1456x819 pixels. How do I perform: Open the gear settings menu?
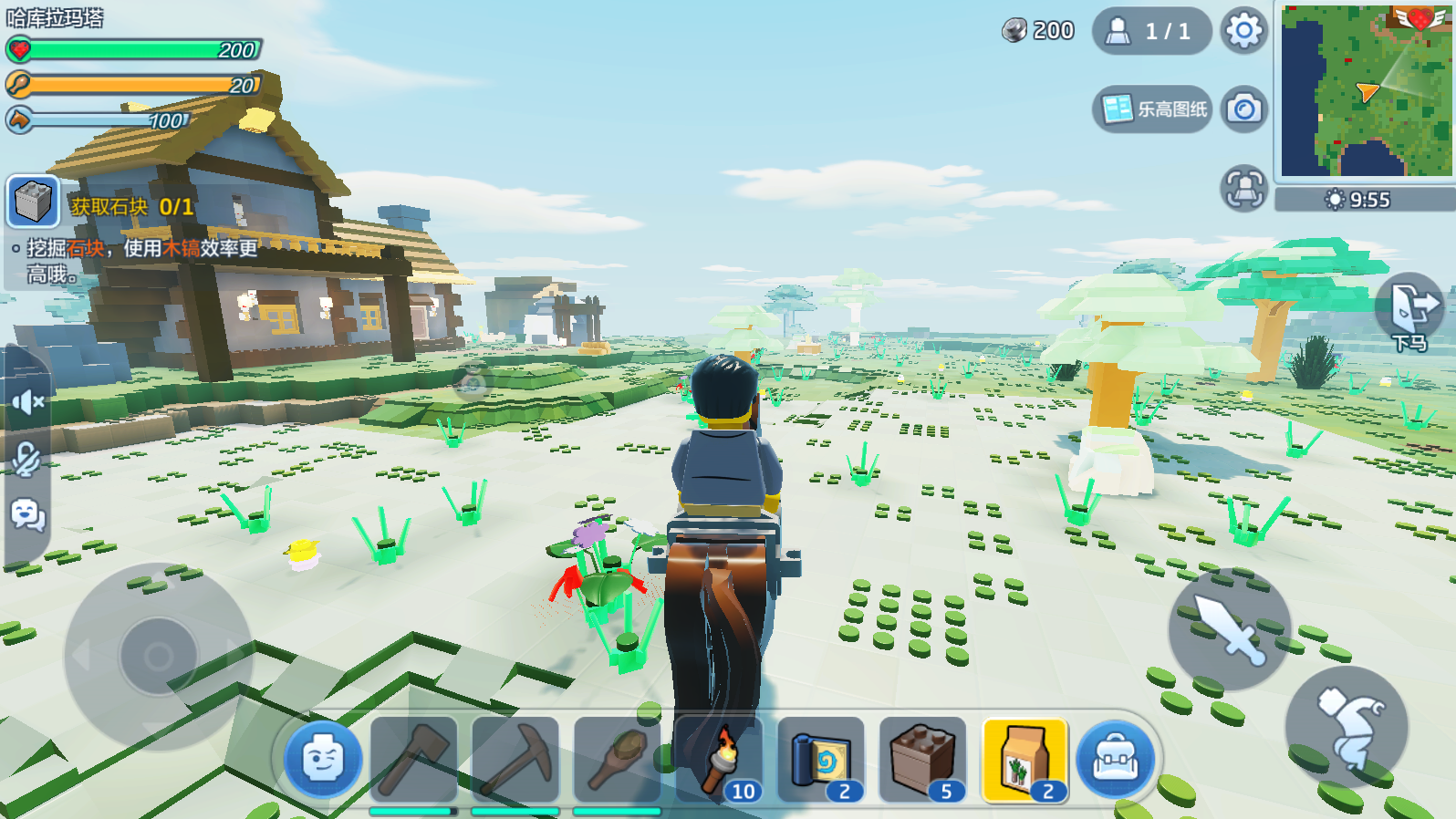(x=1243, y=31)
